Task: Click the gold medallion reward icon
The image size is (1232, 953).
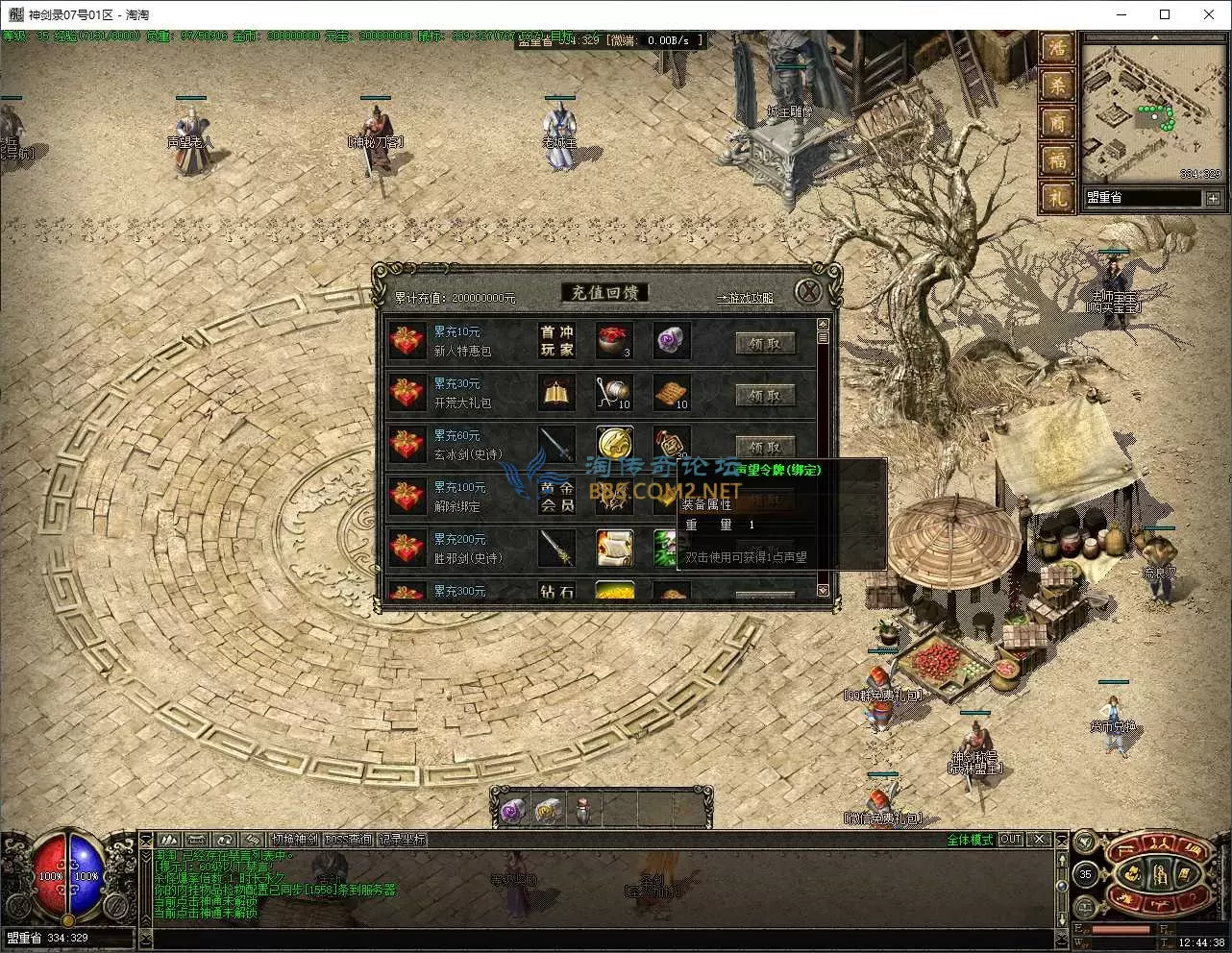Action: click(x=614, y=445)
